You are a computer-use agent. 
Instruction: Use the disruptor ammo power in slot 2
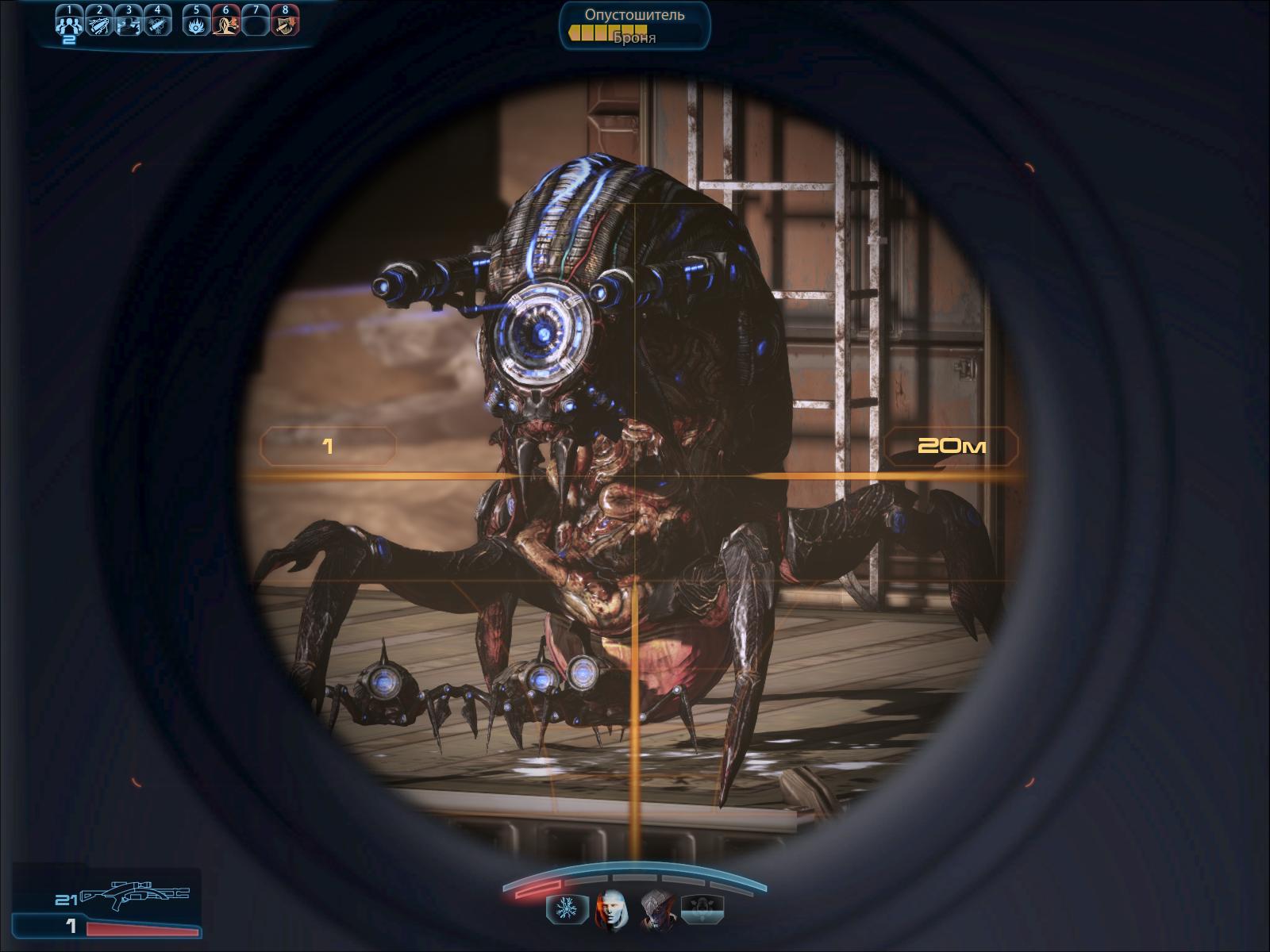click(99, 25)
